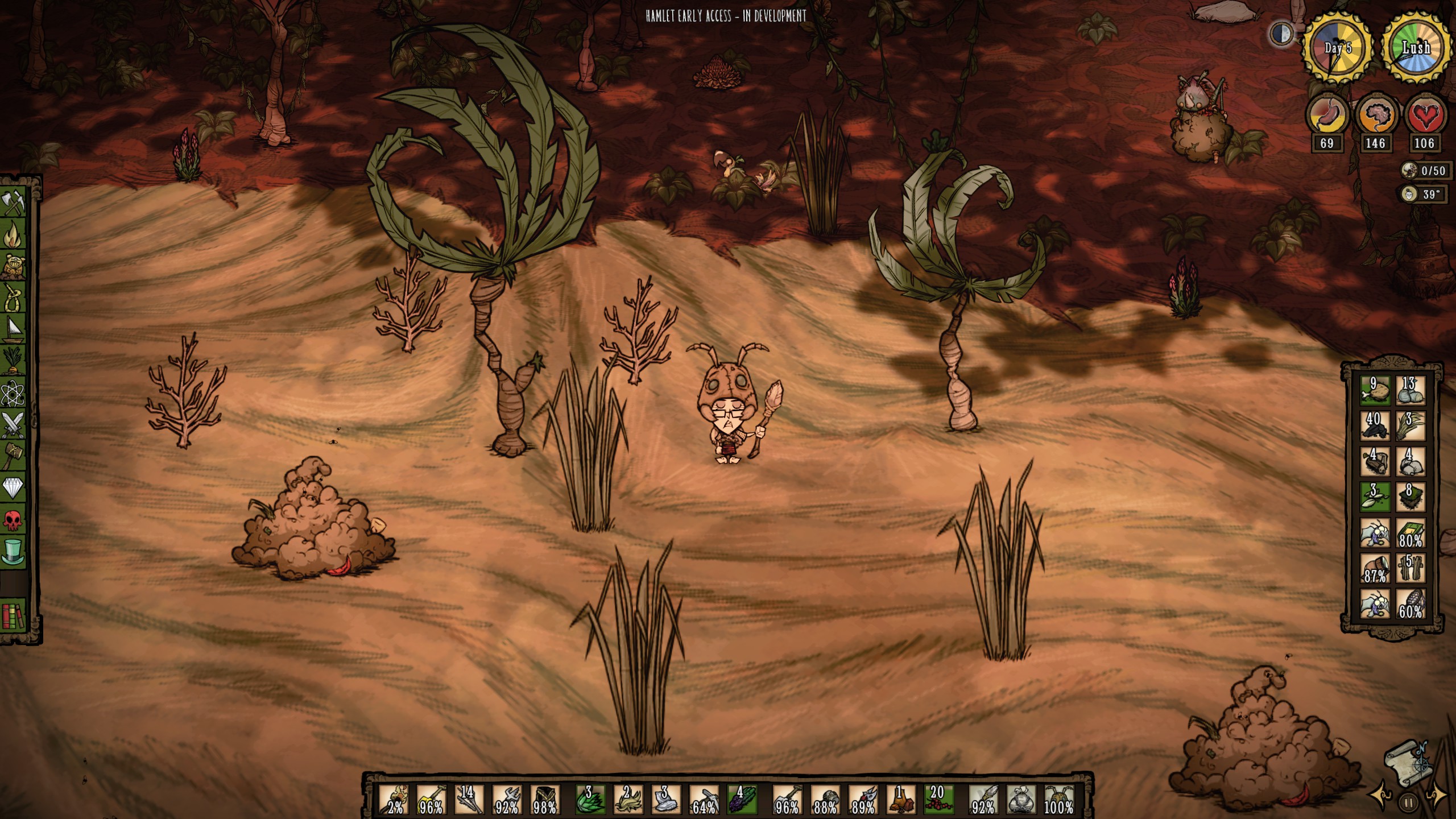Select the stack of 40 charcoal
This screenshot has height=819, width=1456.
point(1375,426)
